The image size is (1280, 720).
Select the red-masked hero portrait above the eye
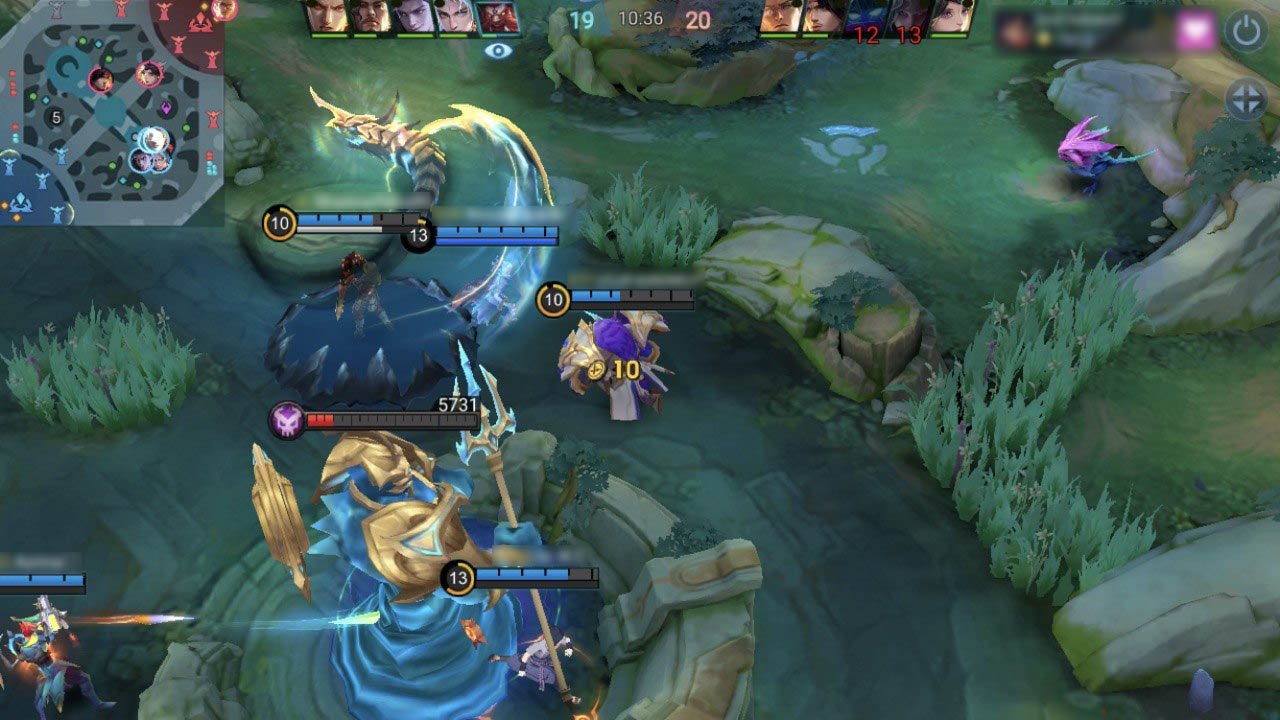pos(497,18)
